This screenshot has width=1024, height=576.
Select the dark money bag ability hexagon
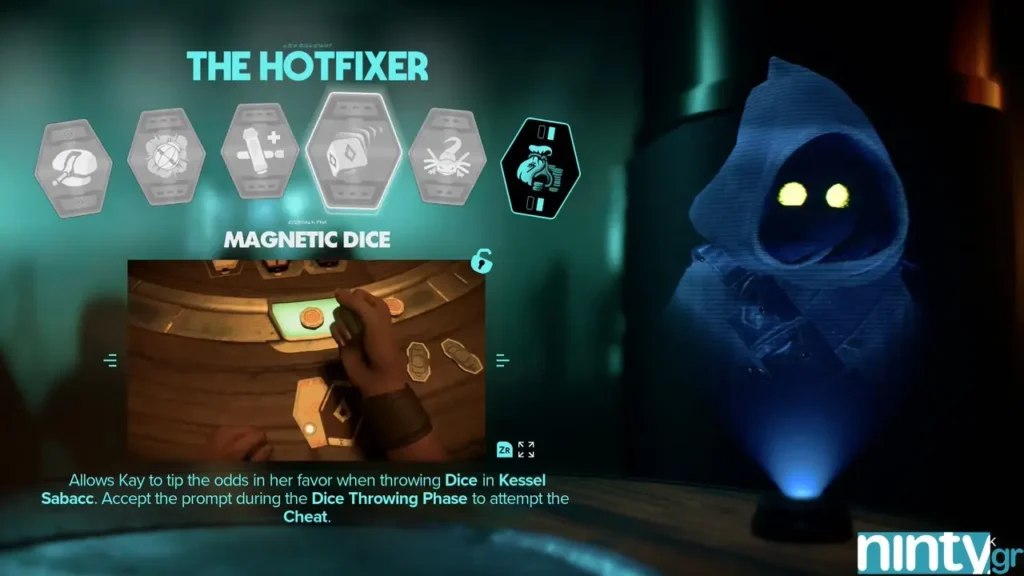tap(539, 166)
